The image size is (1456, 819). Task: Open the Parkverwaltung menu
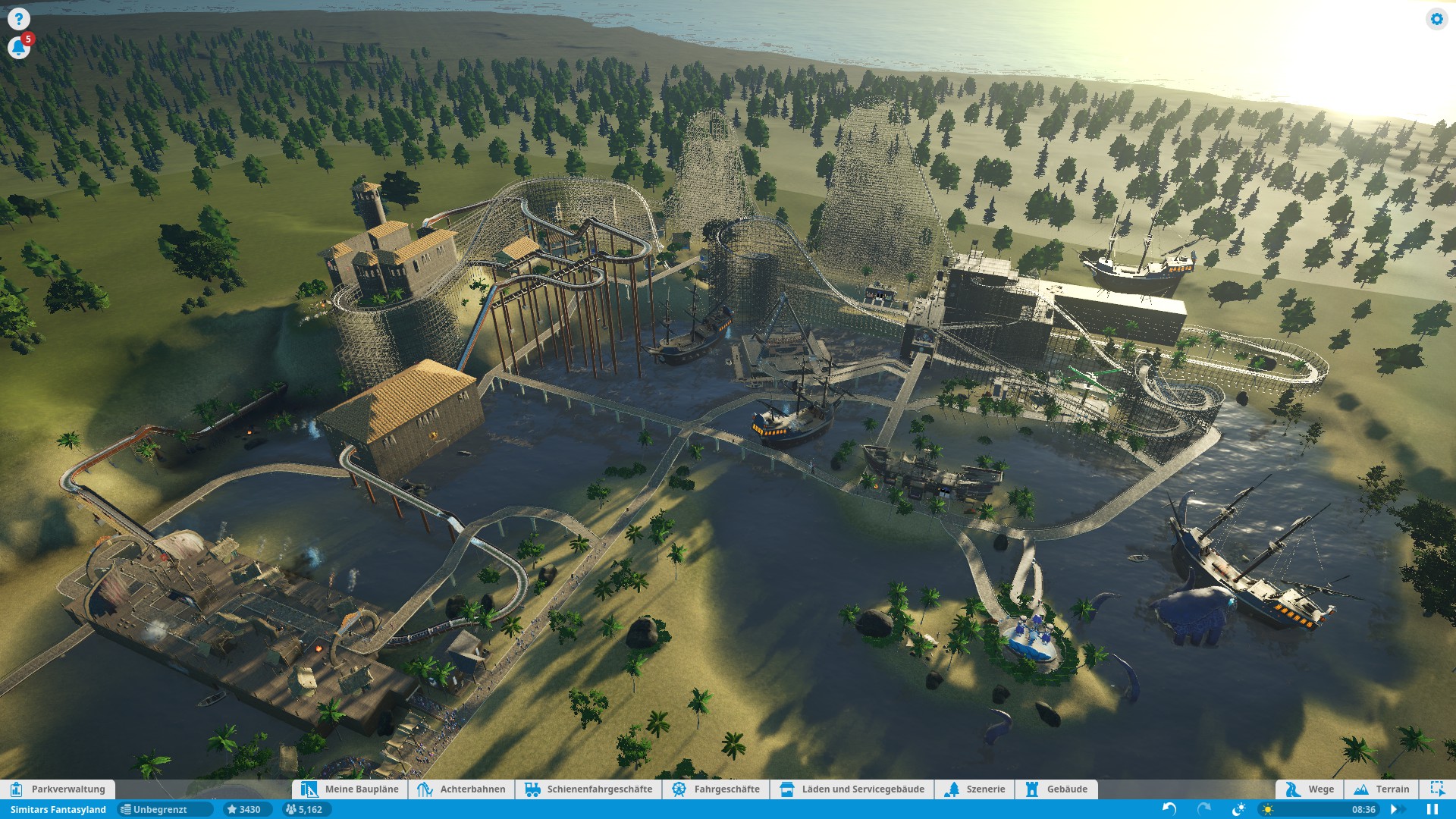[x=58, y=789]
